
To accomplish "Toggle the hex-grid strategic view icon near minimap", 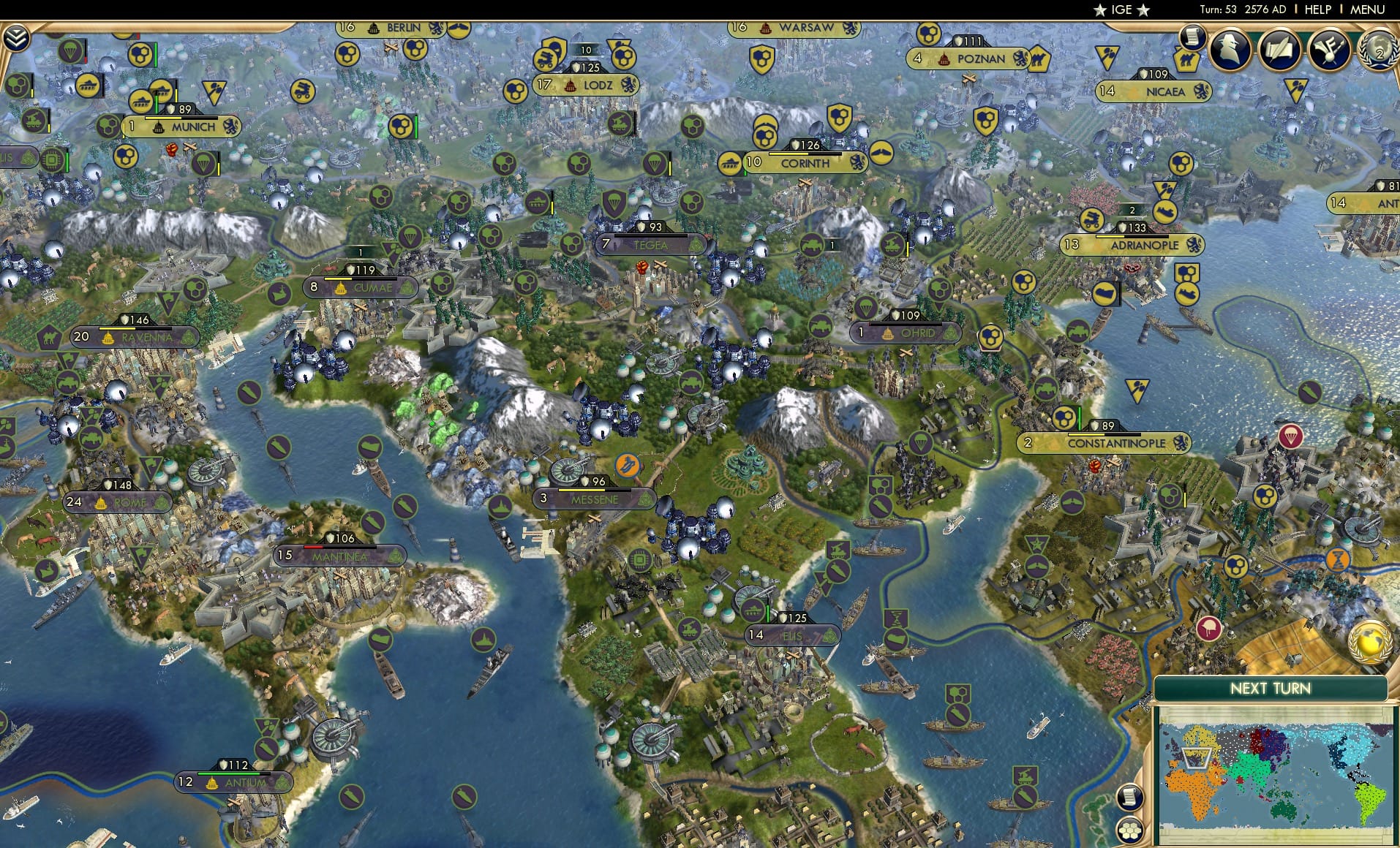I will pyautogui.click(x=1129, y=830).
